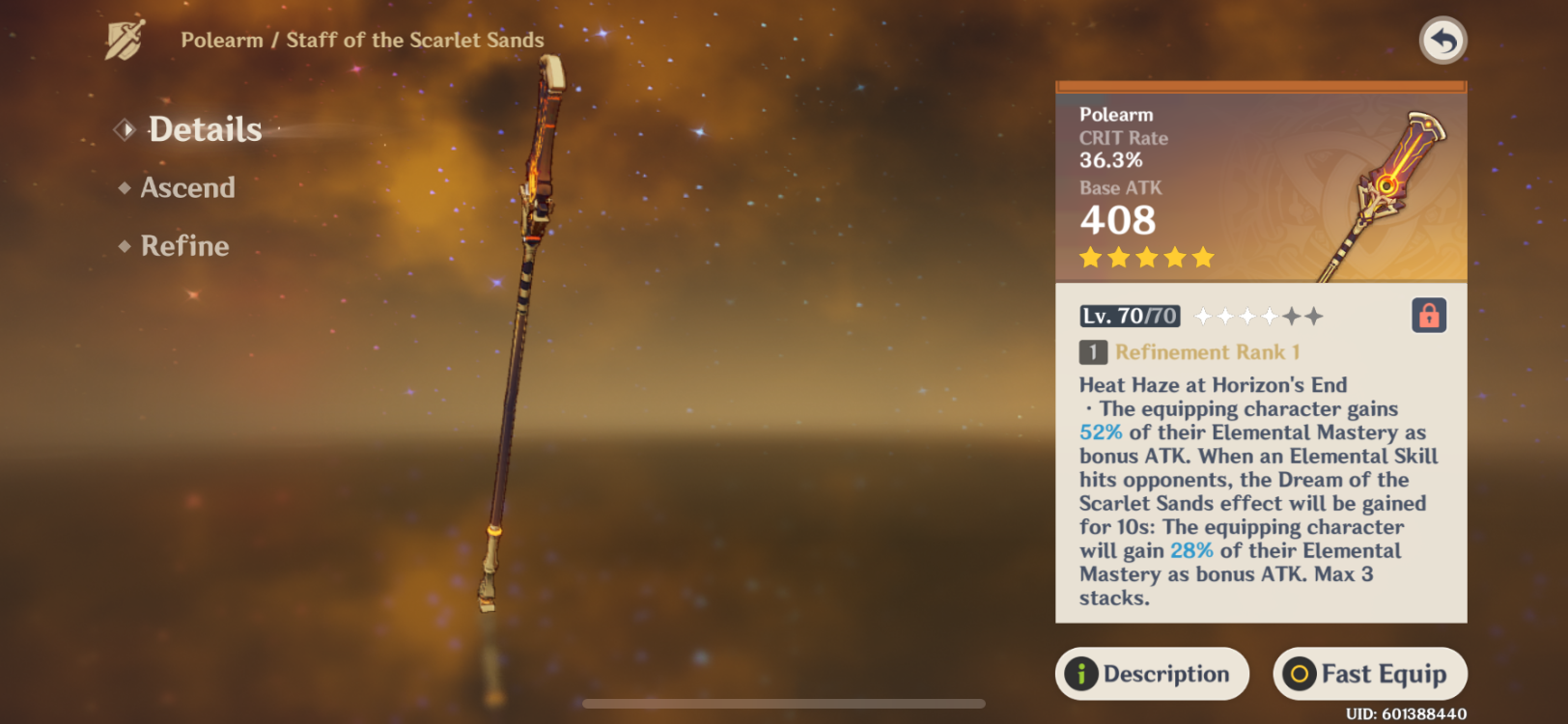
Task: Expand the Lv. 70/70 level display
Action: click(x=1130, y=315)
